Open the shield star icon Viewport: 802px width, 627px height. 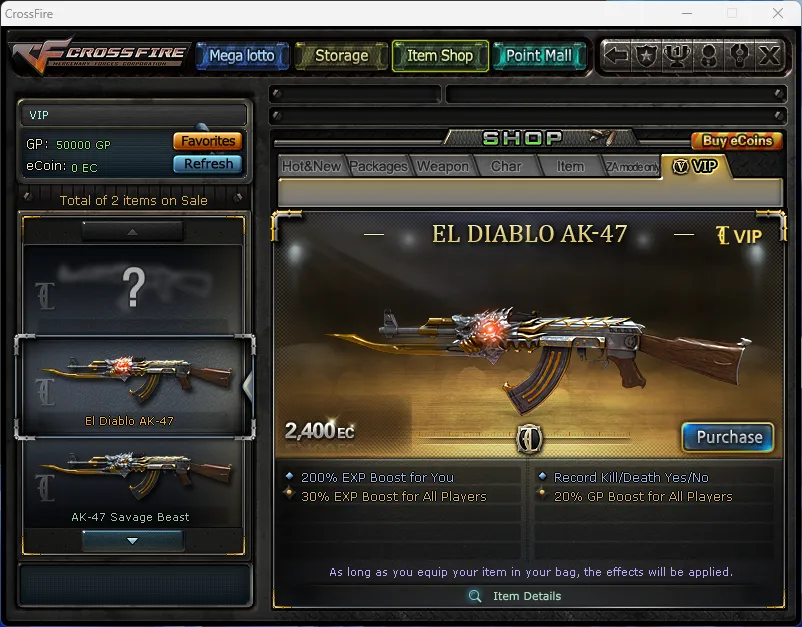pos(647,56)
